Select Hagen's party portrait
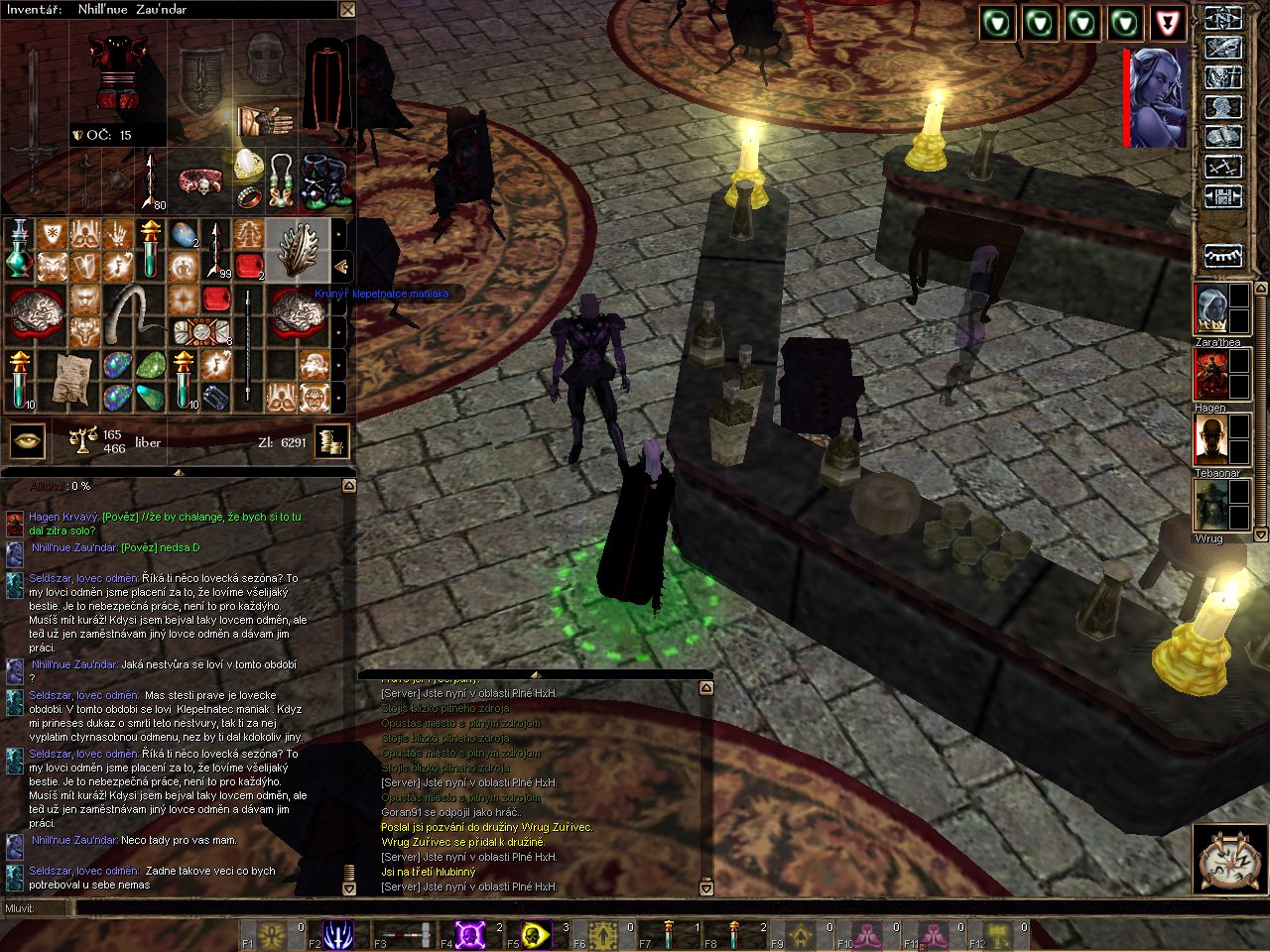This screenshot has height=952, width=1270. click(1210, 375)
